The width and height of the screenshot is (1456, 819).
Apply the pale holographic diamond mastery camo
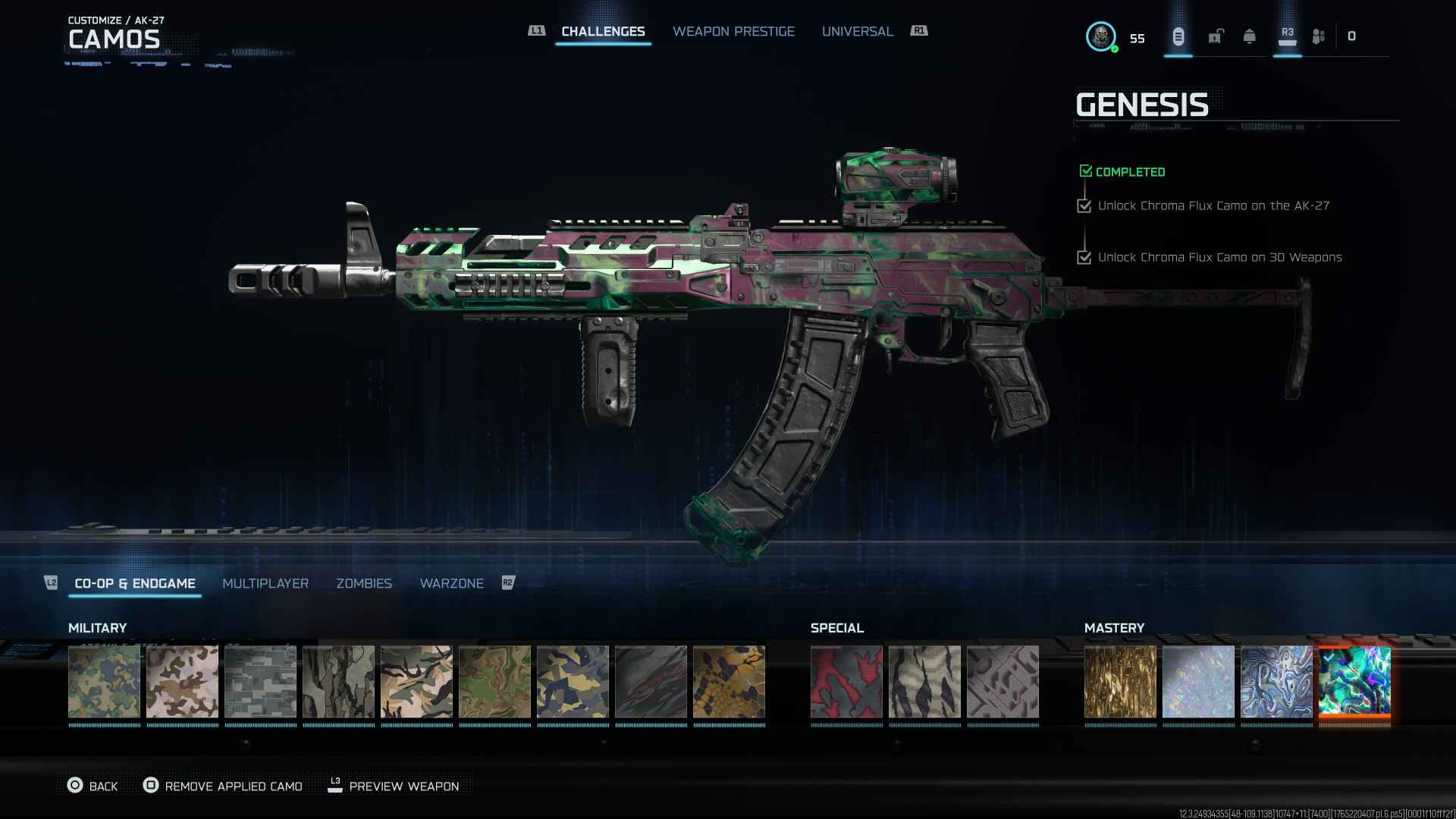click(x=1198, y=681)
